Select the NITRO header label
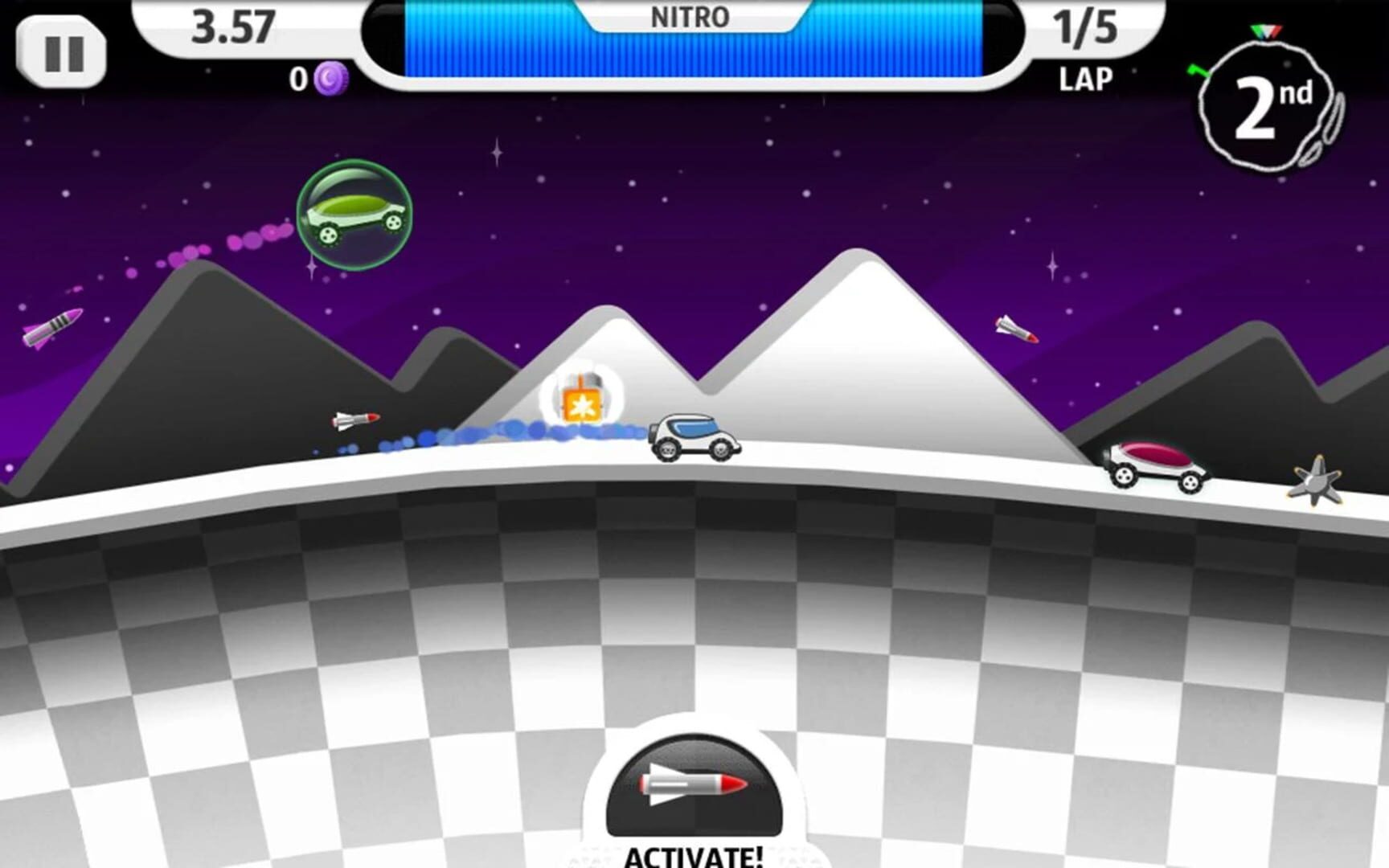Image resolution: width=1389 pixels, height=868 pixels. pyautogui.click(x=693, y=17)
